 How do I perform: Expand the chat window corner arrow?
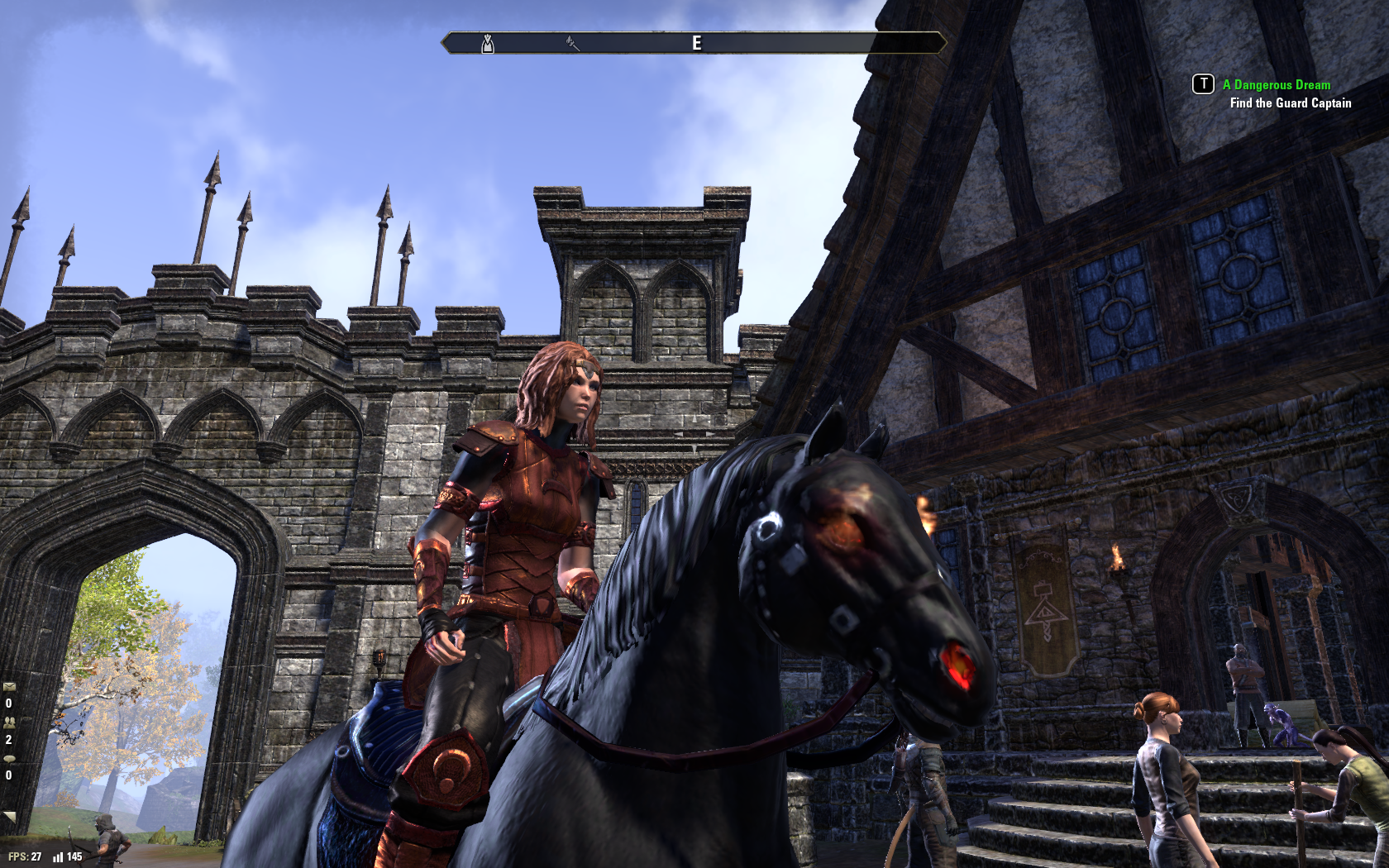(10, 817)
